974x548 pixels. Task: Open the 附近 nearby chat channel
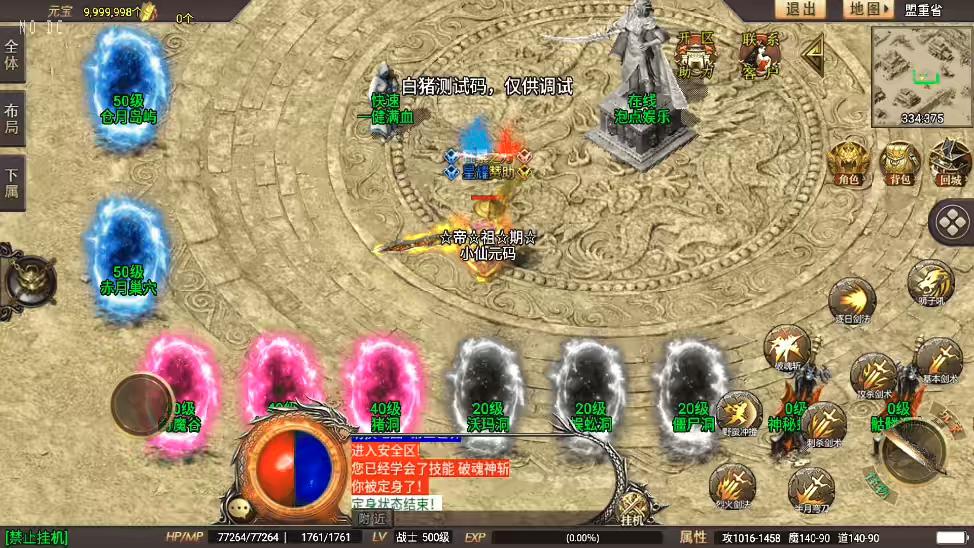click(x=373, y=518)
